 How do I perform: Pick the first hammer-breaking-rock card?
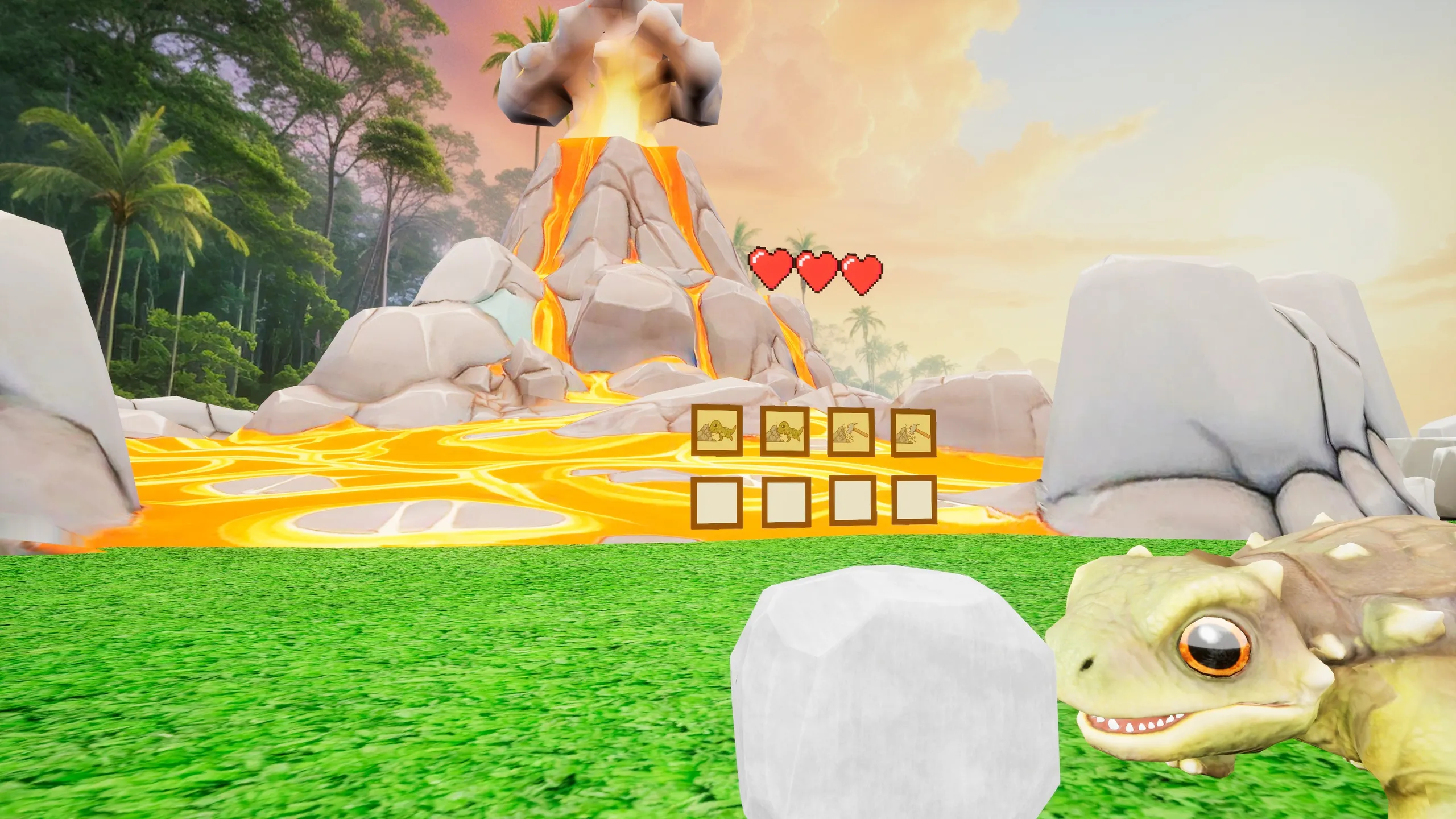tap(851, 432)
